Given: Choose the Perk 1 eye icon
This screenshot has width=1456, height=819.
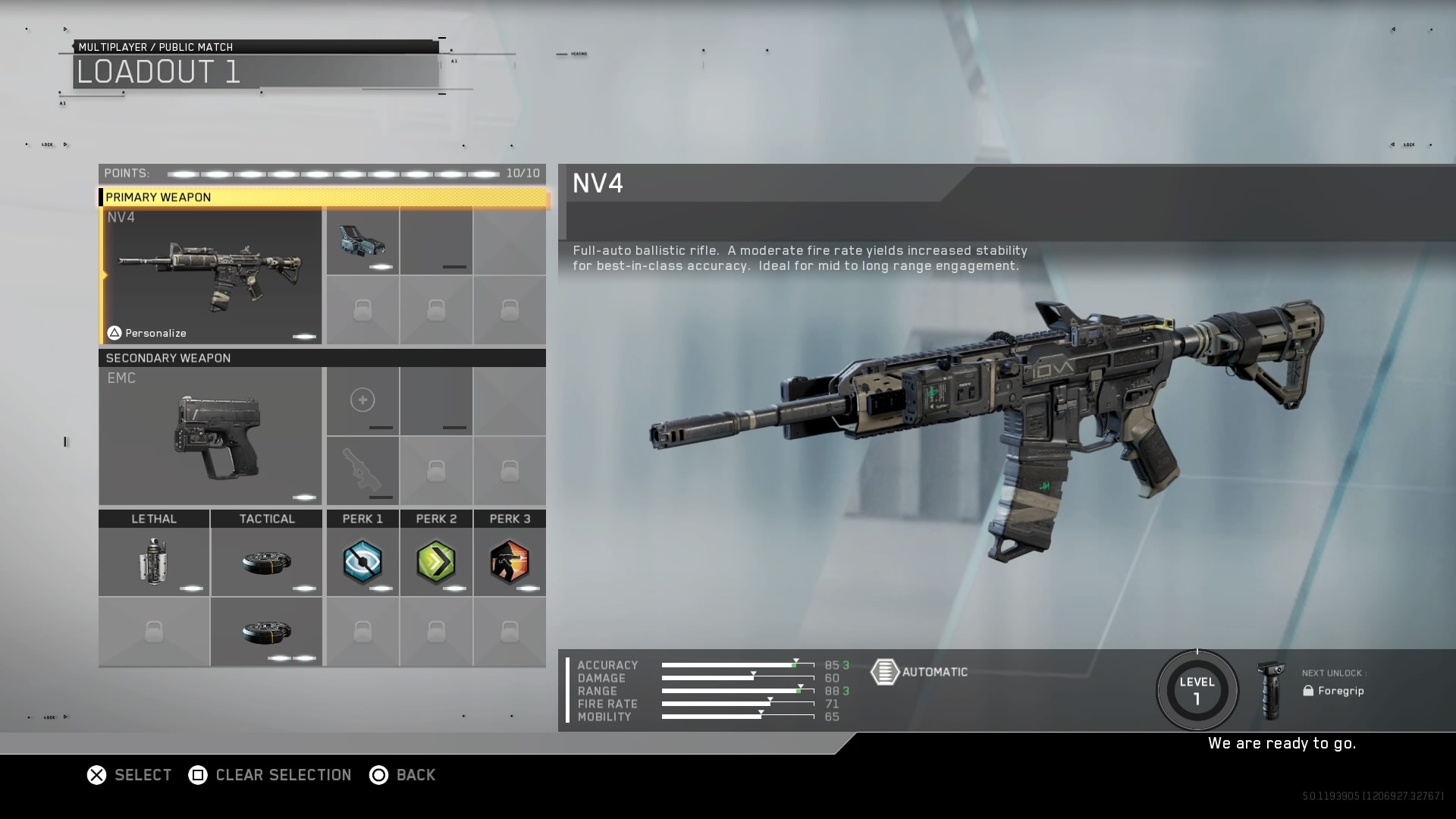Looking at the screenshot, I should tap(362, 562).
